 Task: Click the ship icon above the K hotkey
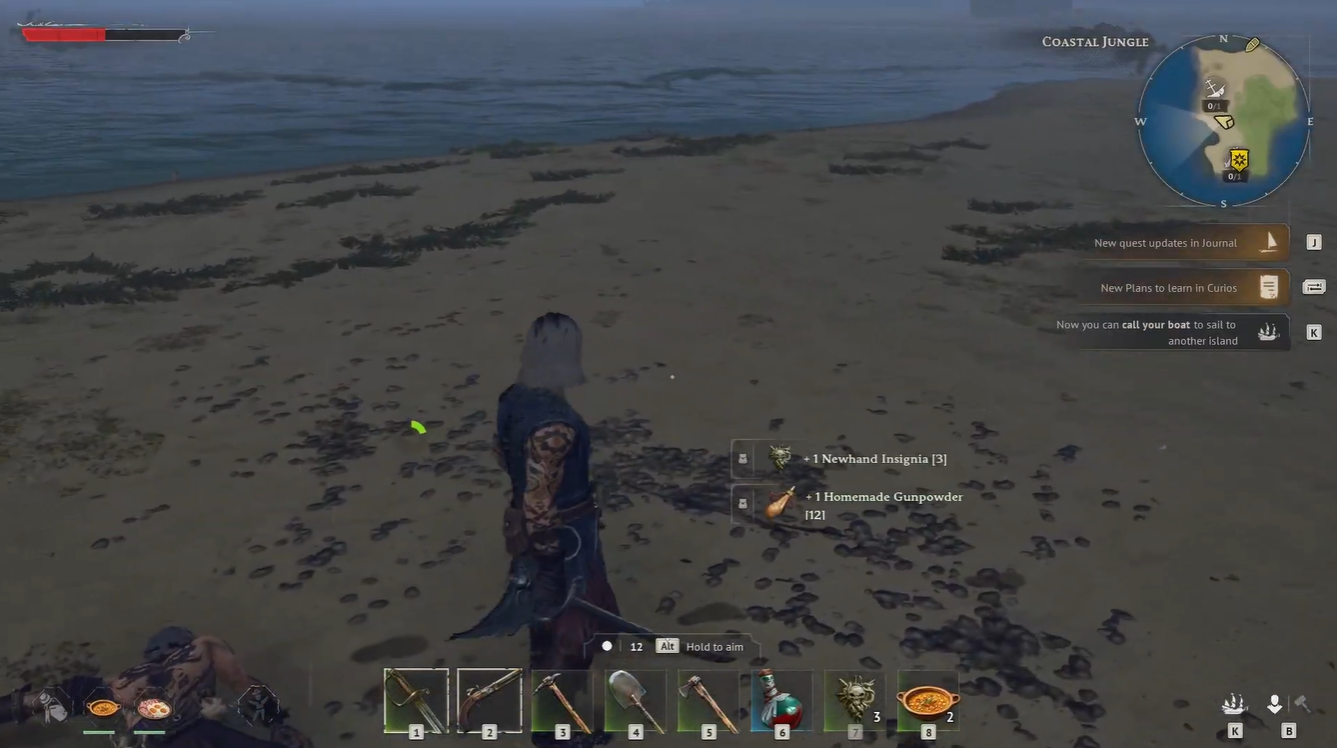1268,331
